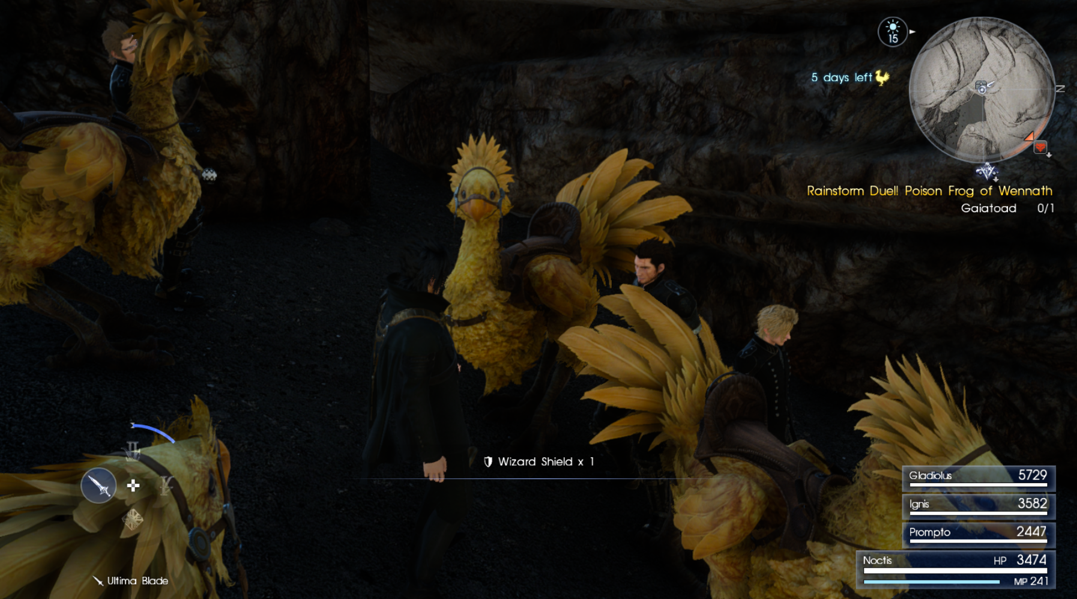
Task: Choose the right-hand weapon slot in the wheel
Action: pos(166,486)
